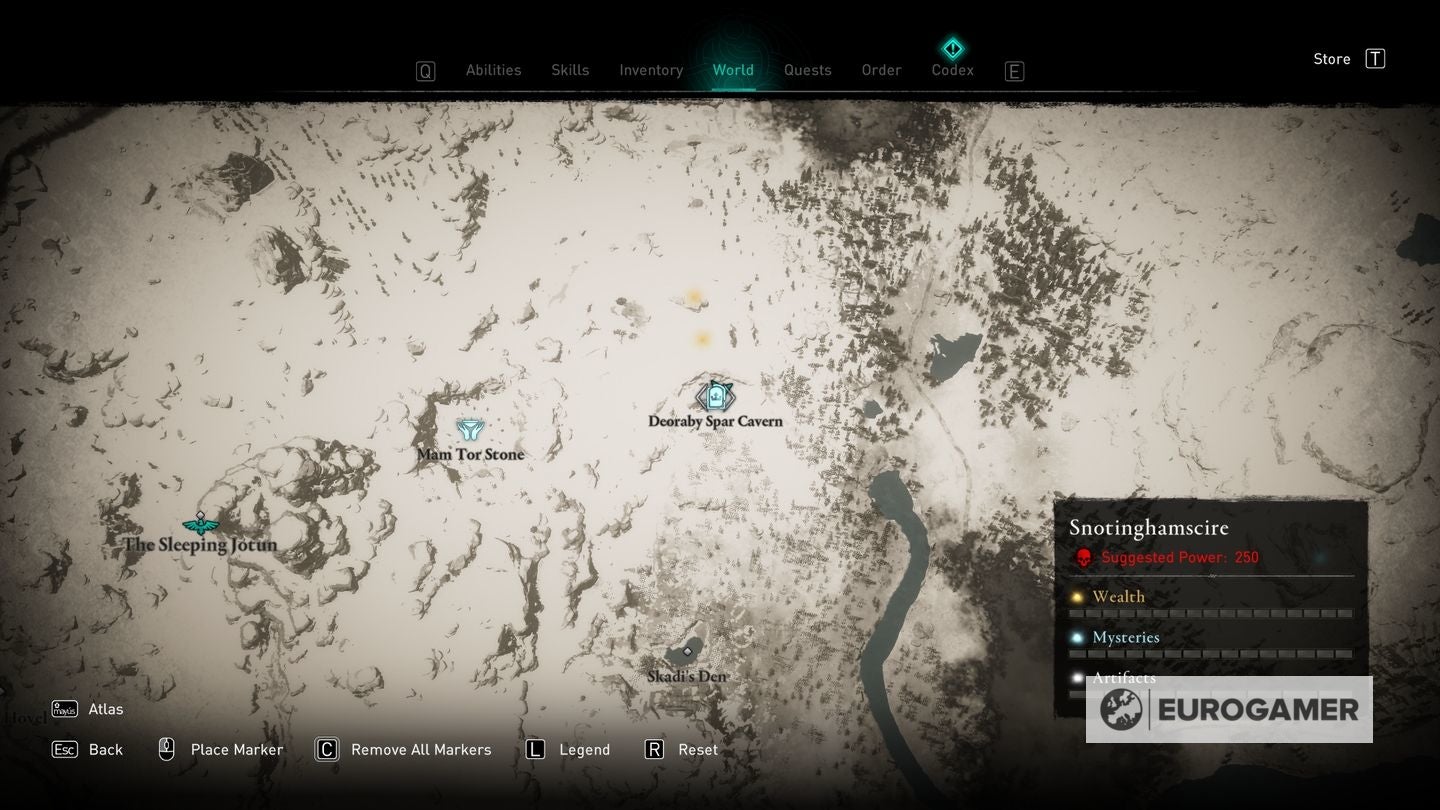Click the skull icon next to Suggested Power
This screenshot has height=810, width=1440.
(1083, 558)
